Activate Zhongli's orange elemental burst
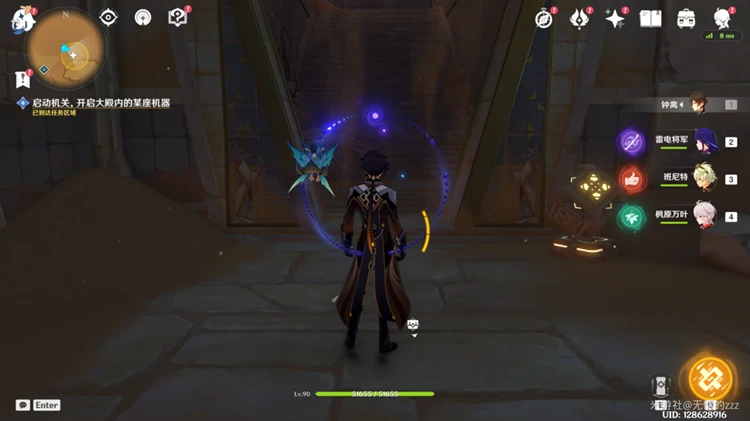Screen dimensions: 750x421 [x=712, y=378]
